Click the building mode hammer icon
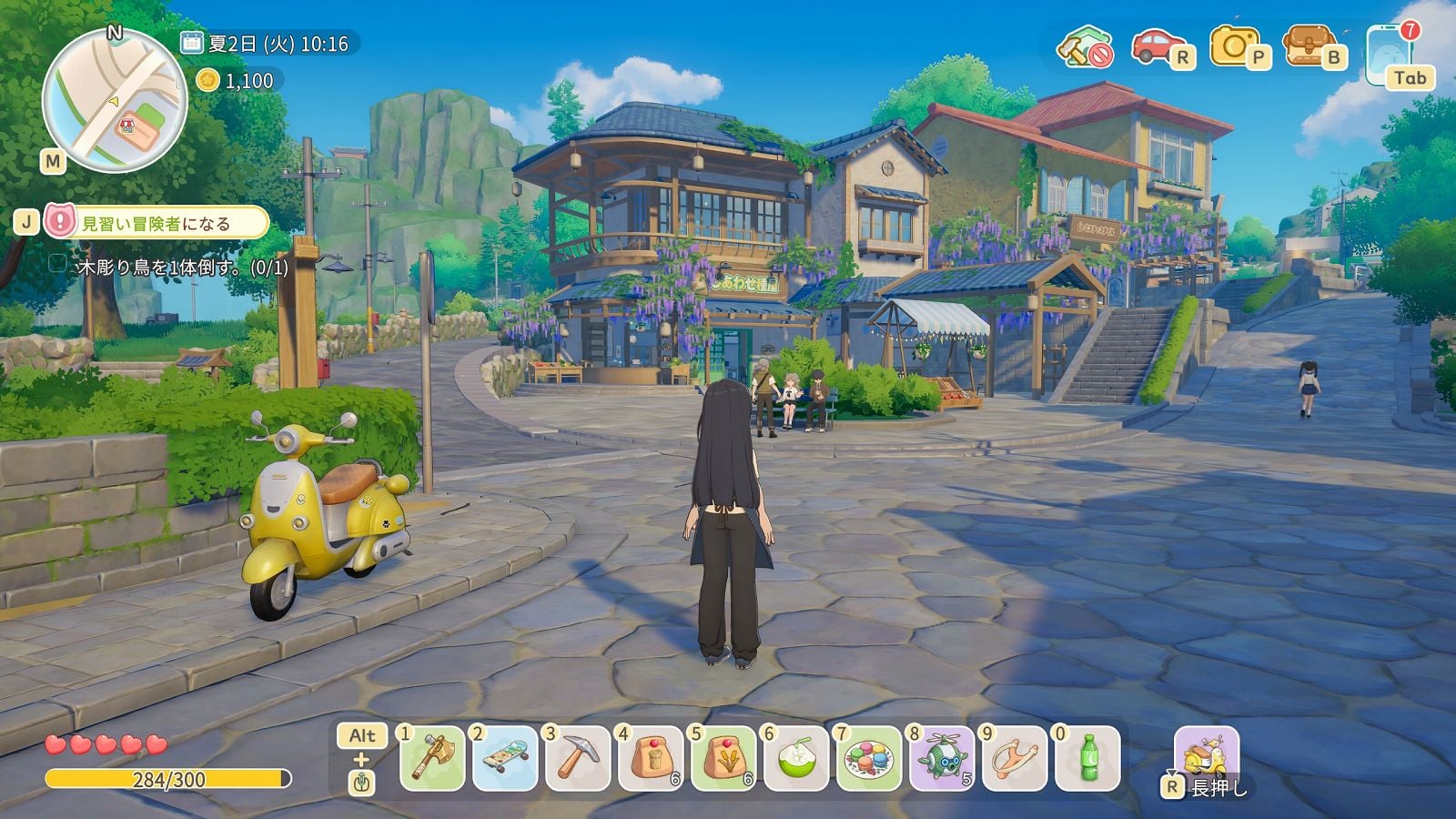Screen dimensions: 1456x819 point(1084,45)
